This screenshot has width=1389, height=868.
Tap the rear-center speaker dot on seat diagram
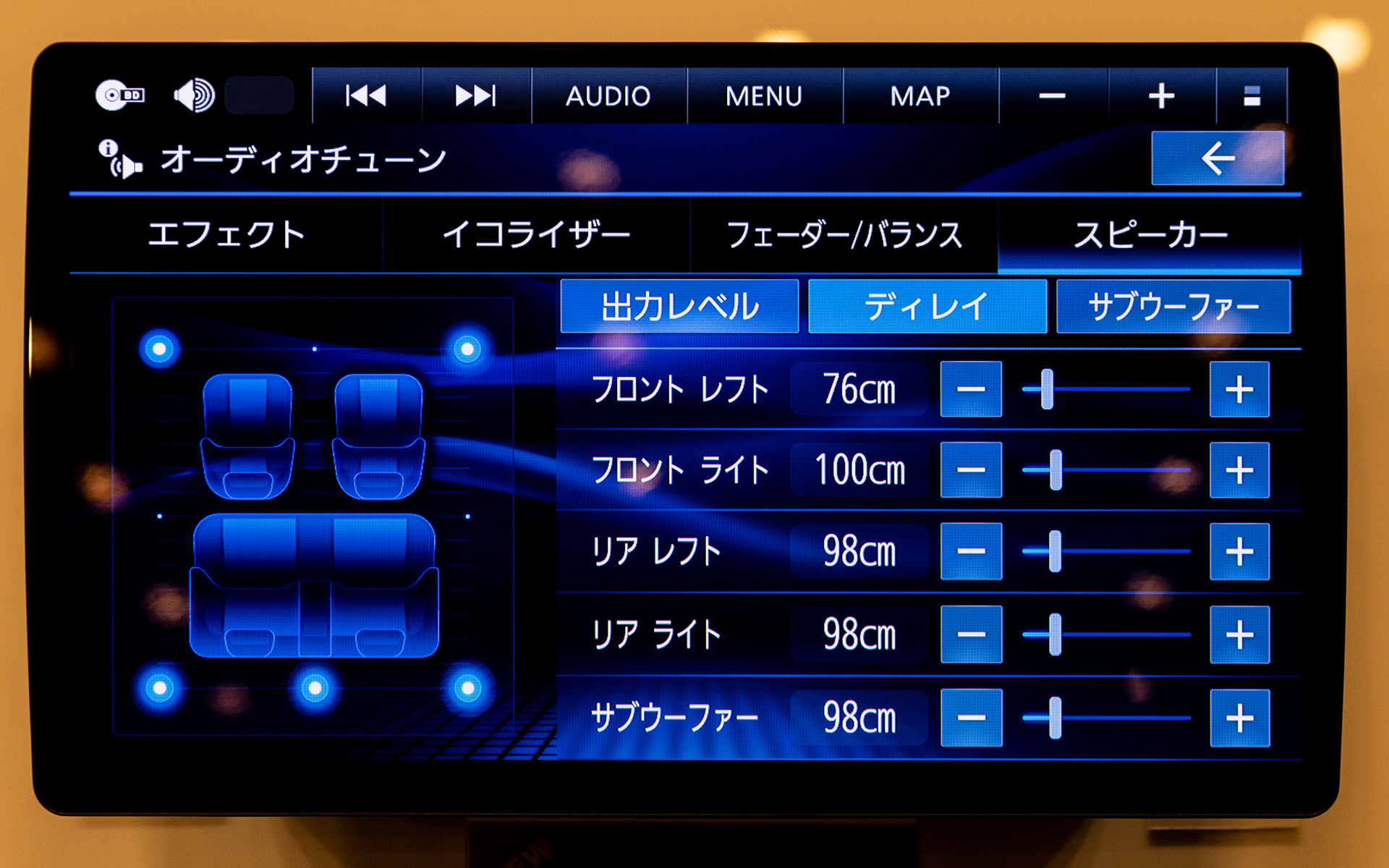[314, 686]
